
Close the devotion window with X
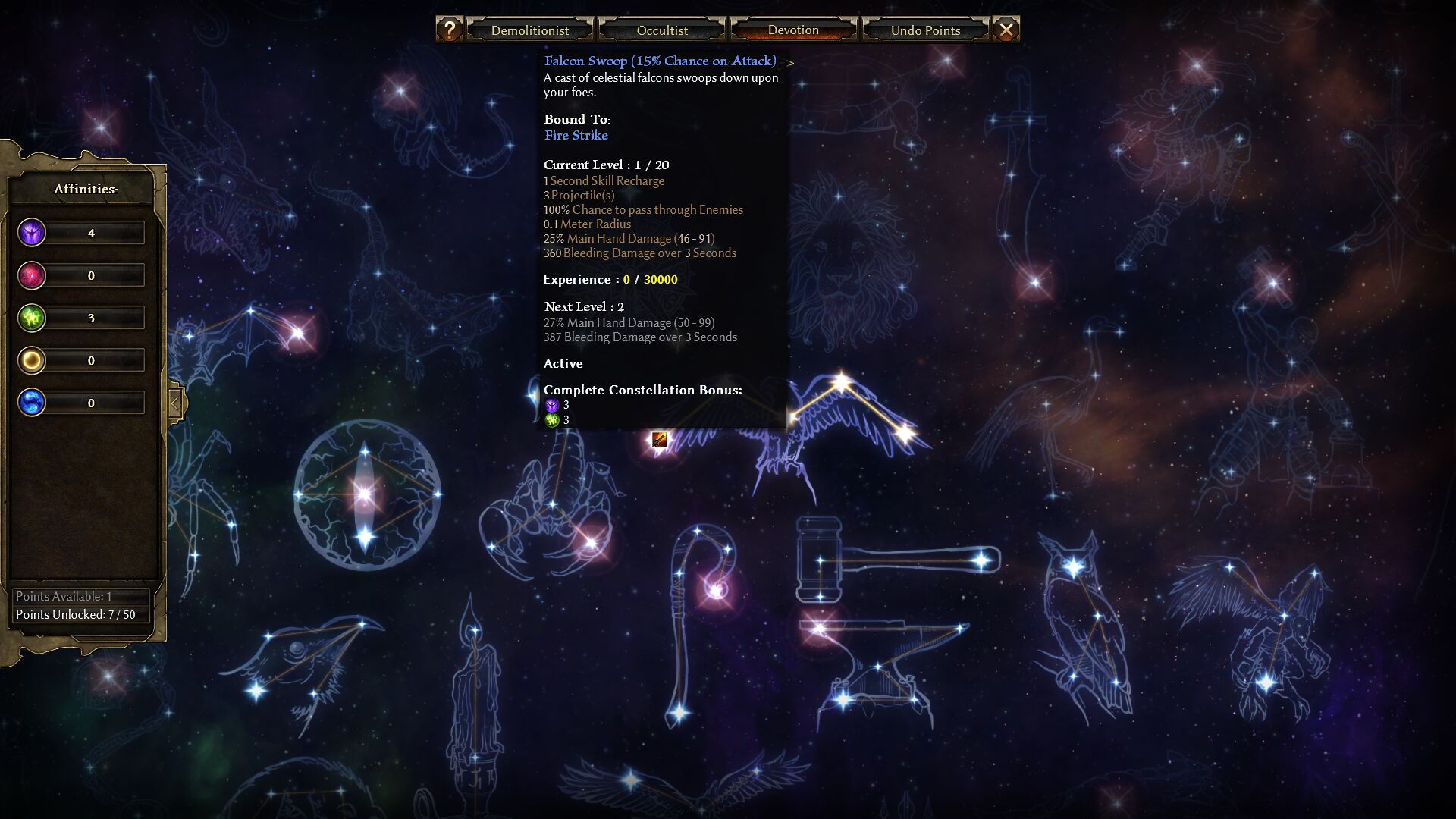1006,30
